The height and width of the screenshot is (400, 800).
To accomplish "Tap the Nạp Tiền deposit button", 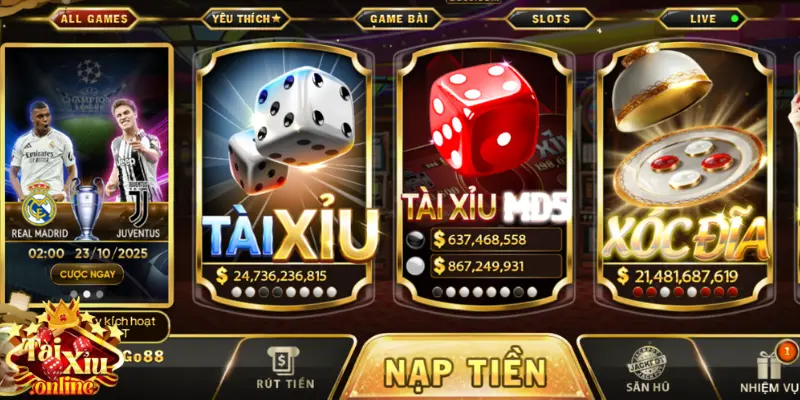I will coord(465,371).
